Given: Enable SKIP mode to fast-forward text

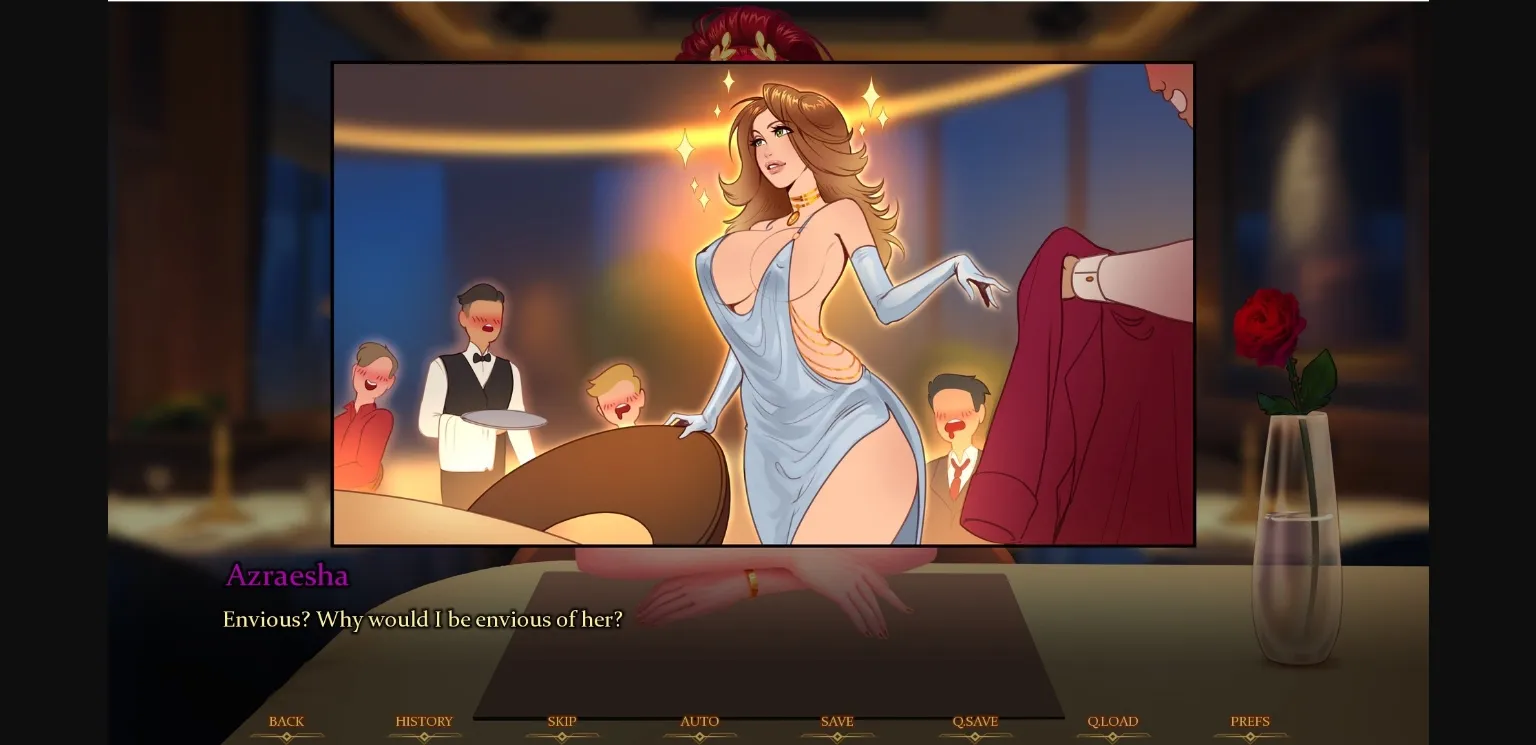Looking at the screenshot, I should tap(561, 720).
